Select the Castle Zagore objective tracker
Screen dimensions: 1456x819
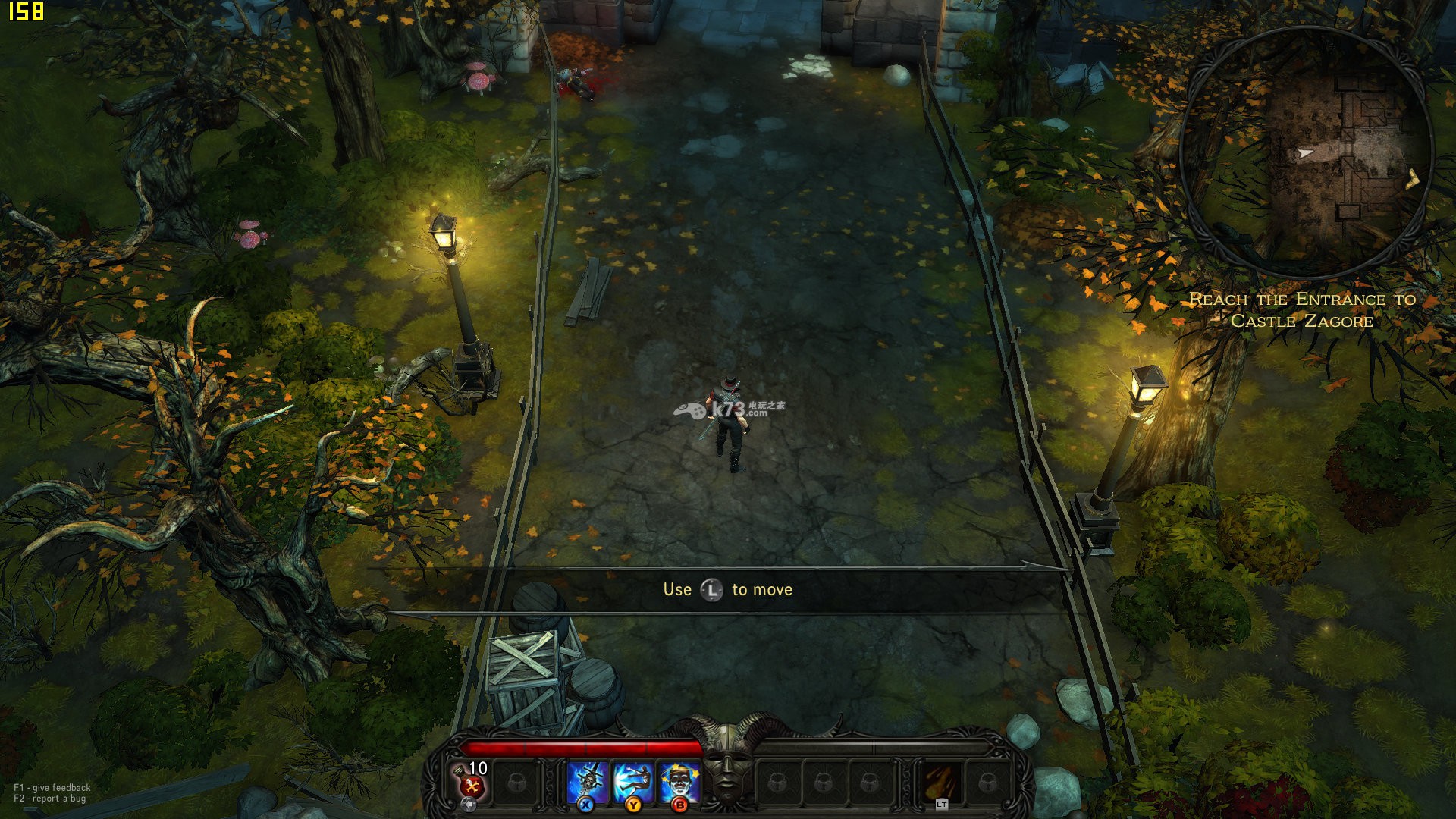pos(1302,310)
